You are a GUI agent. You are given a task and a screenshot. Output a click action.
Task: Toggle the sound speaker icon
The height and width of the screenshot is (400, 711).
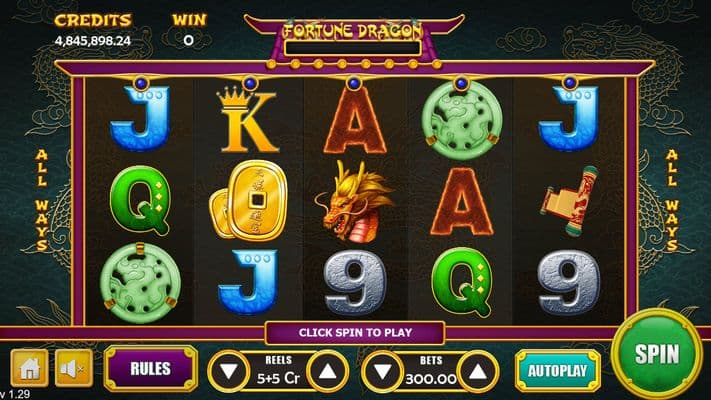(71, 368)
